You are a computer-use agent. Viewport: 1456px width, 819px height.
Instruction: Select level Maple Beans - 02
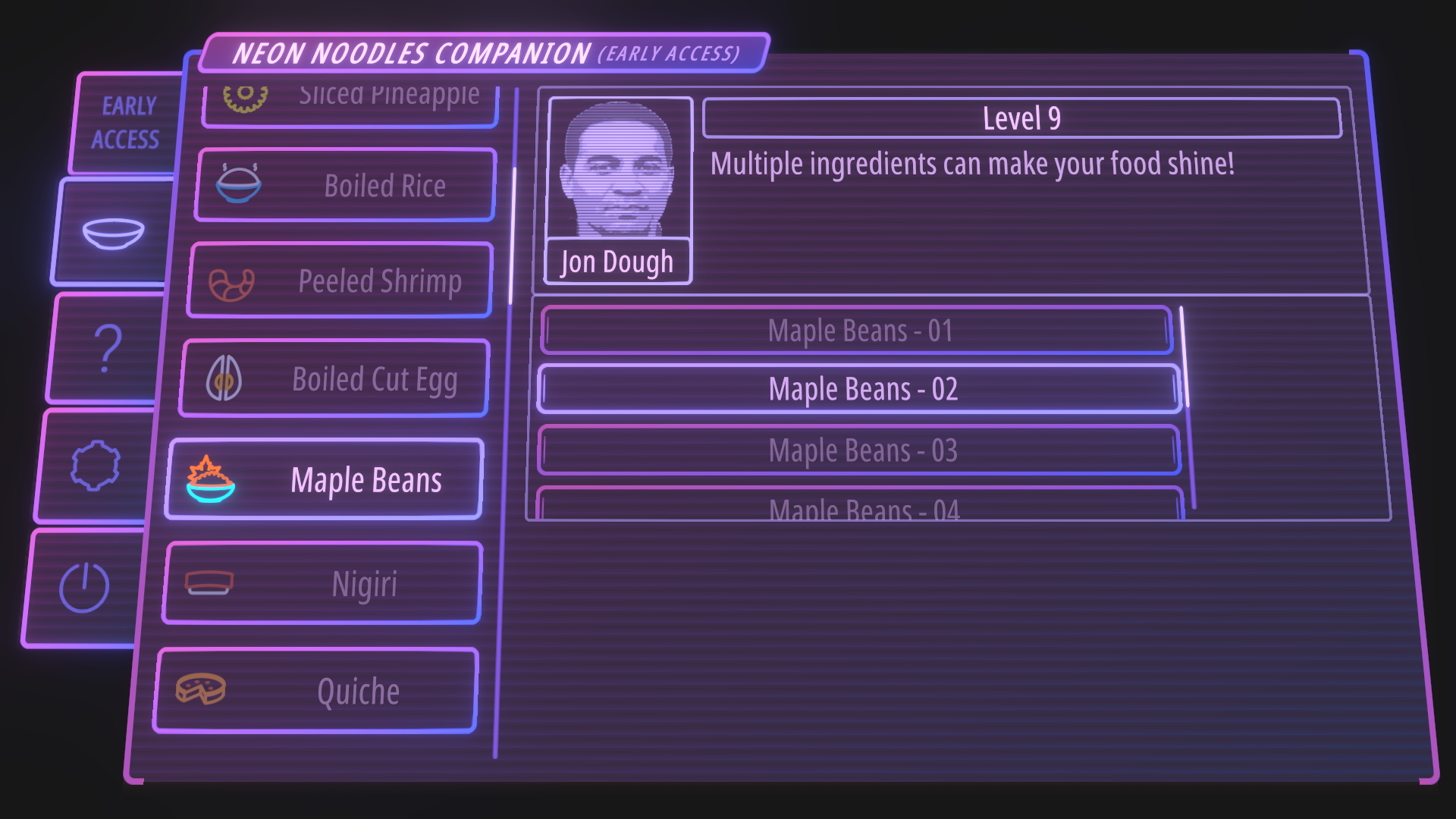click(x=859, y=389)
